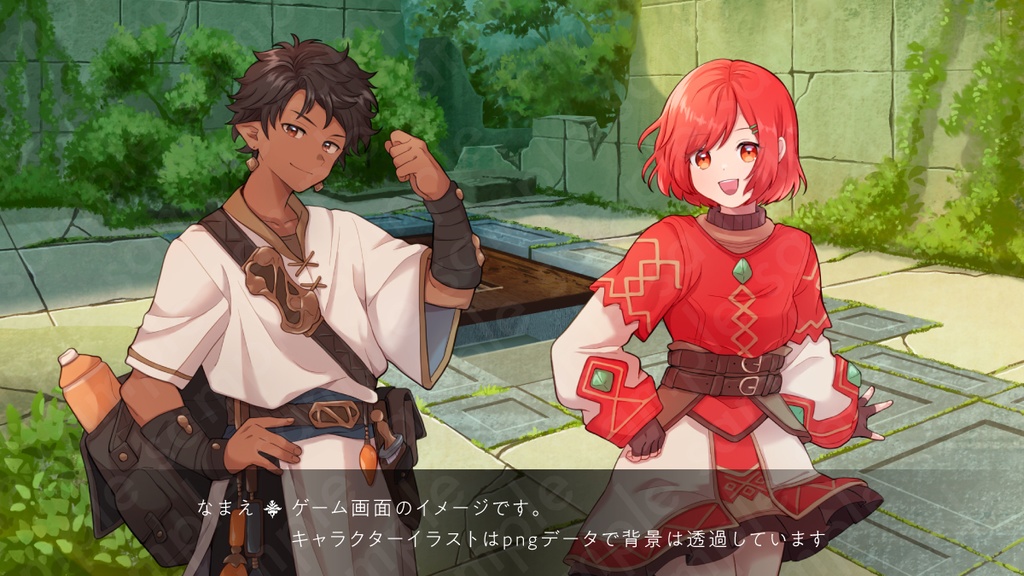This screenshot has width=1024, height=576.
Task: Click the dialogue text box to advance
Action: click(512, 523)
